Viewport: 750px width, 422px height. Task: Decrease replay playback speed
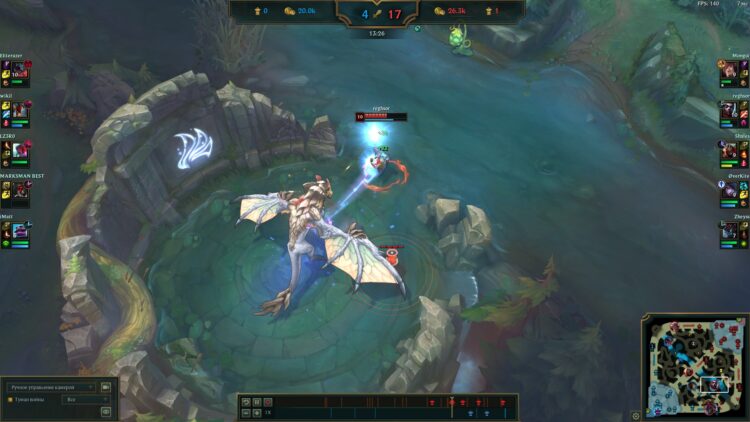pyautogui.click(x=245, y=412)
